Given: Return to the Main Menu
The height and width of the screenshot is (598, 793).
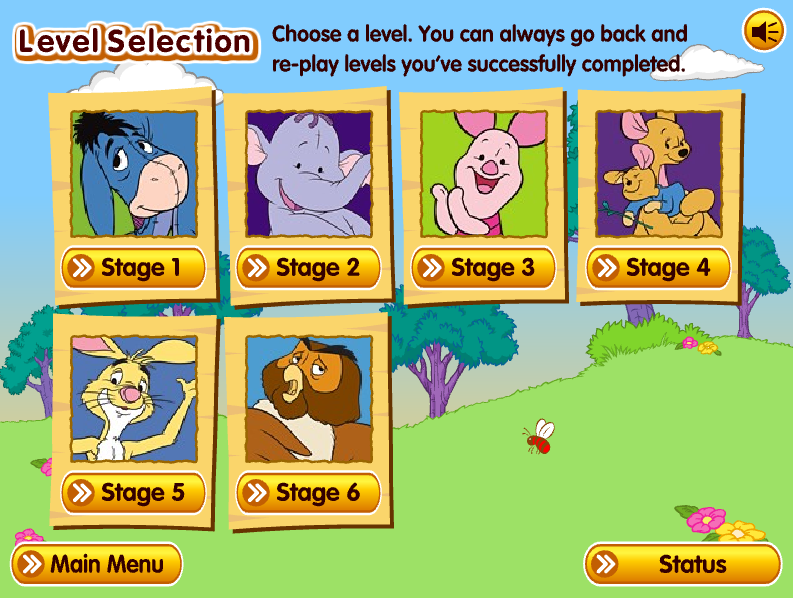Looking at the screenshot, I should [x=96, y=564].
